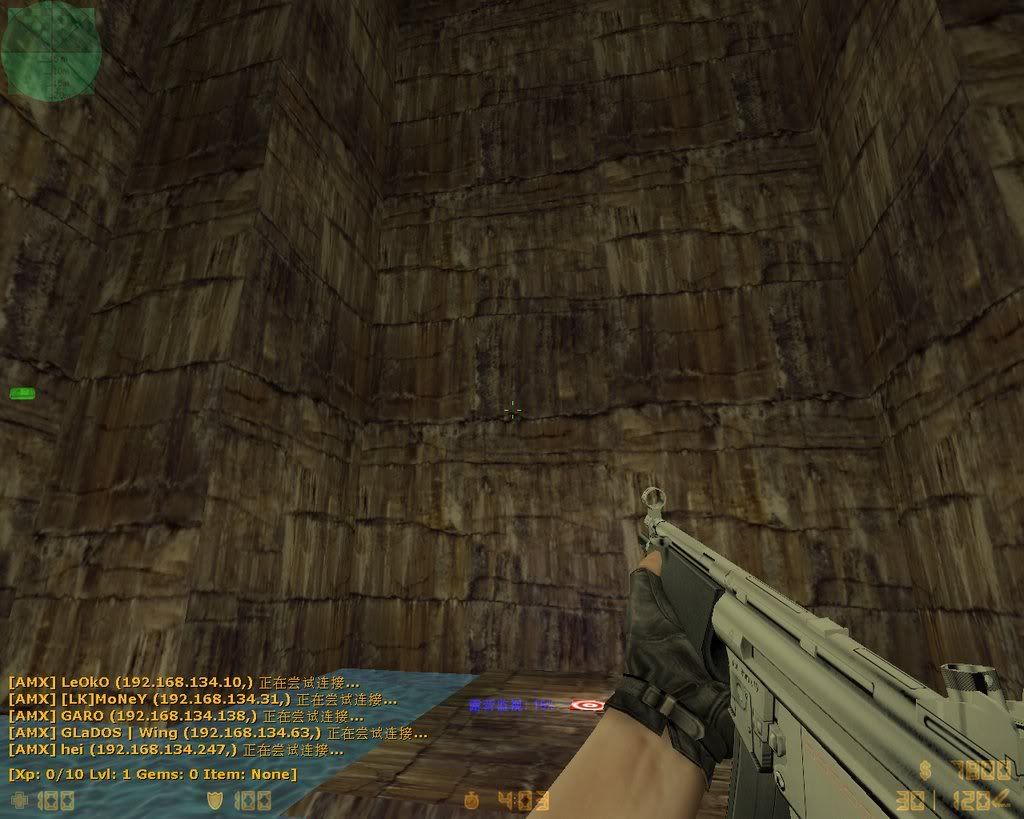Select the hei connection message
This screenshot has width=1024, height=819.
click(176, 749)
